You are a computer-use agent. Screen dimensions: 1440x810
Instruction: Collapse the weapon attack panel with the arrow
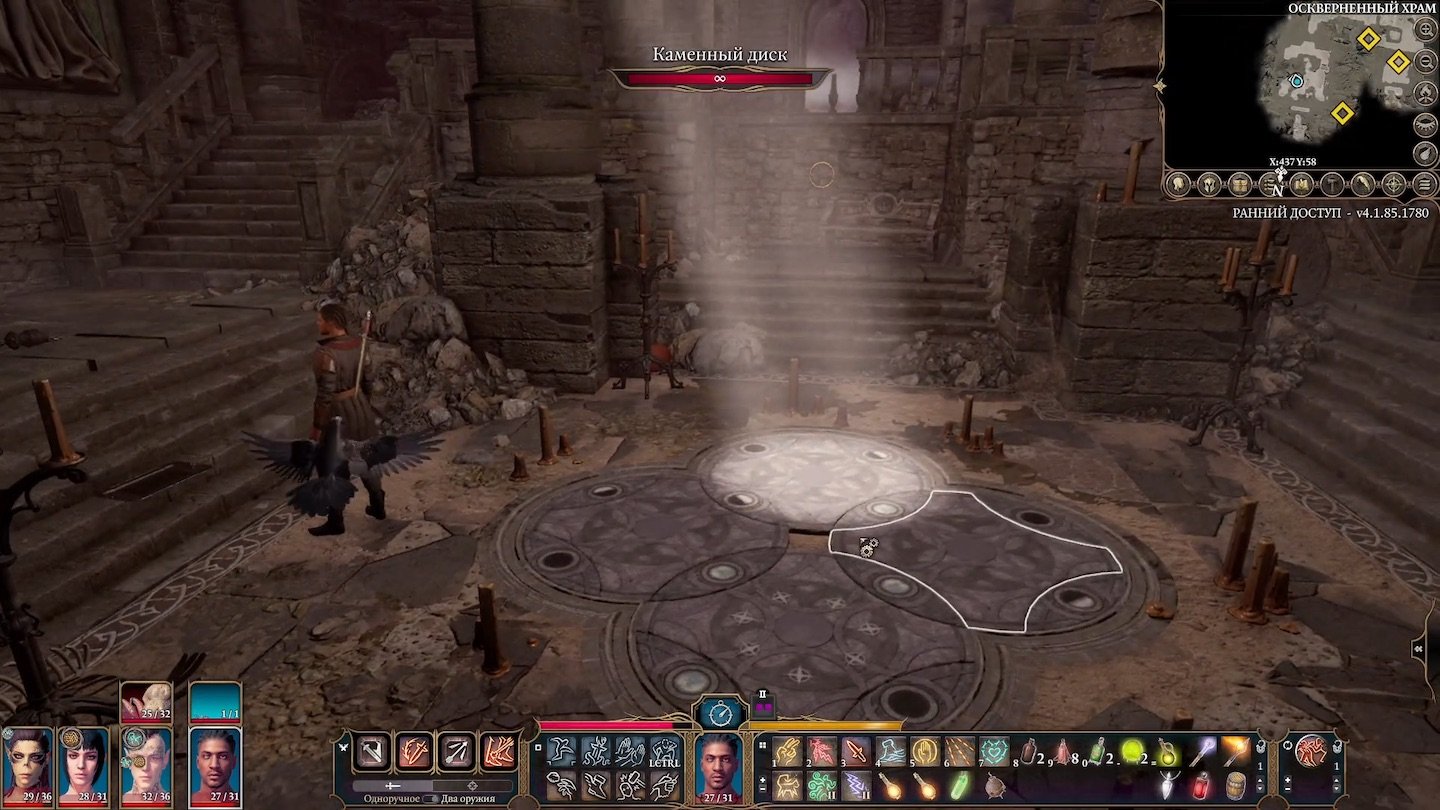click(x=343, y=748)
